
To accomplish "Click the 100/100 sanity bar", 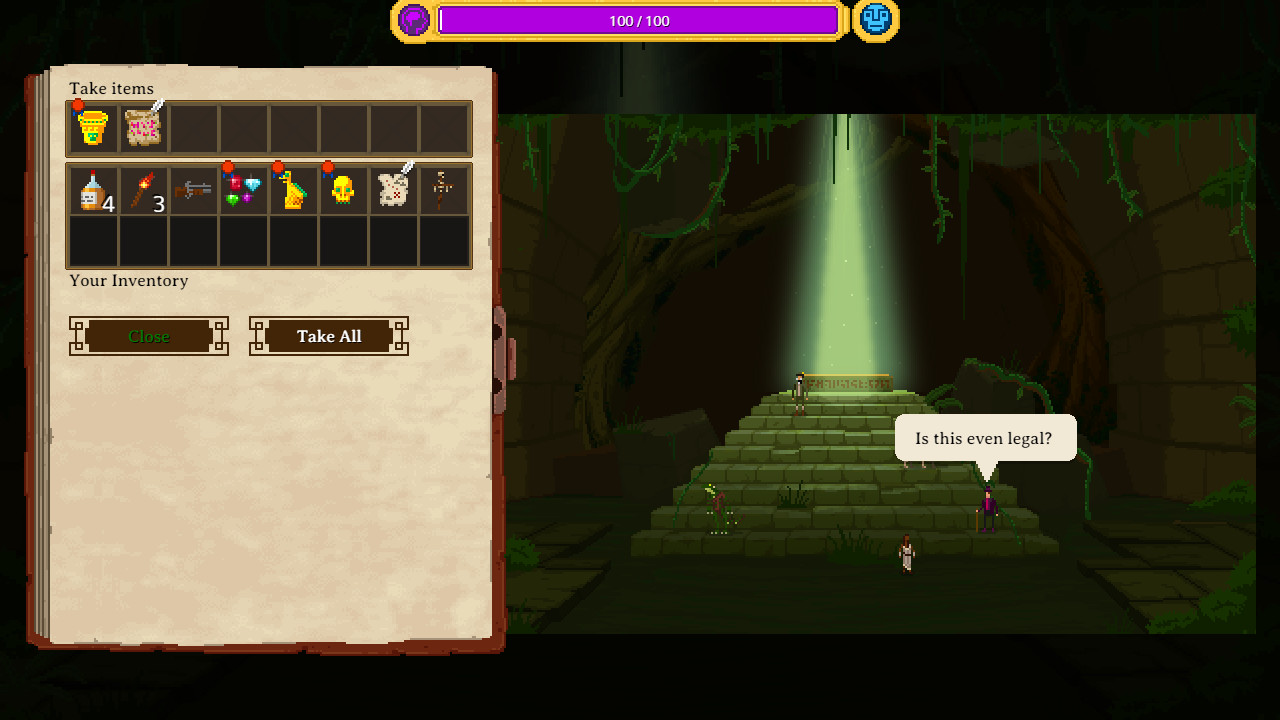I will [x=640, y=20].
